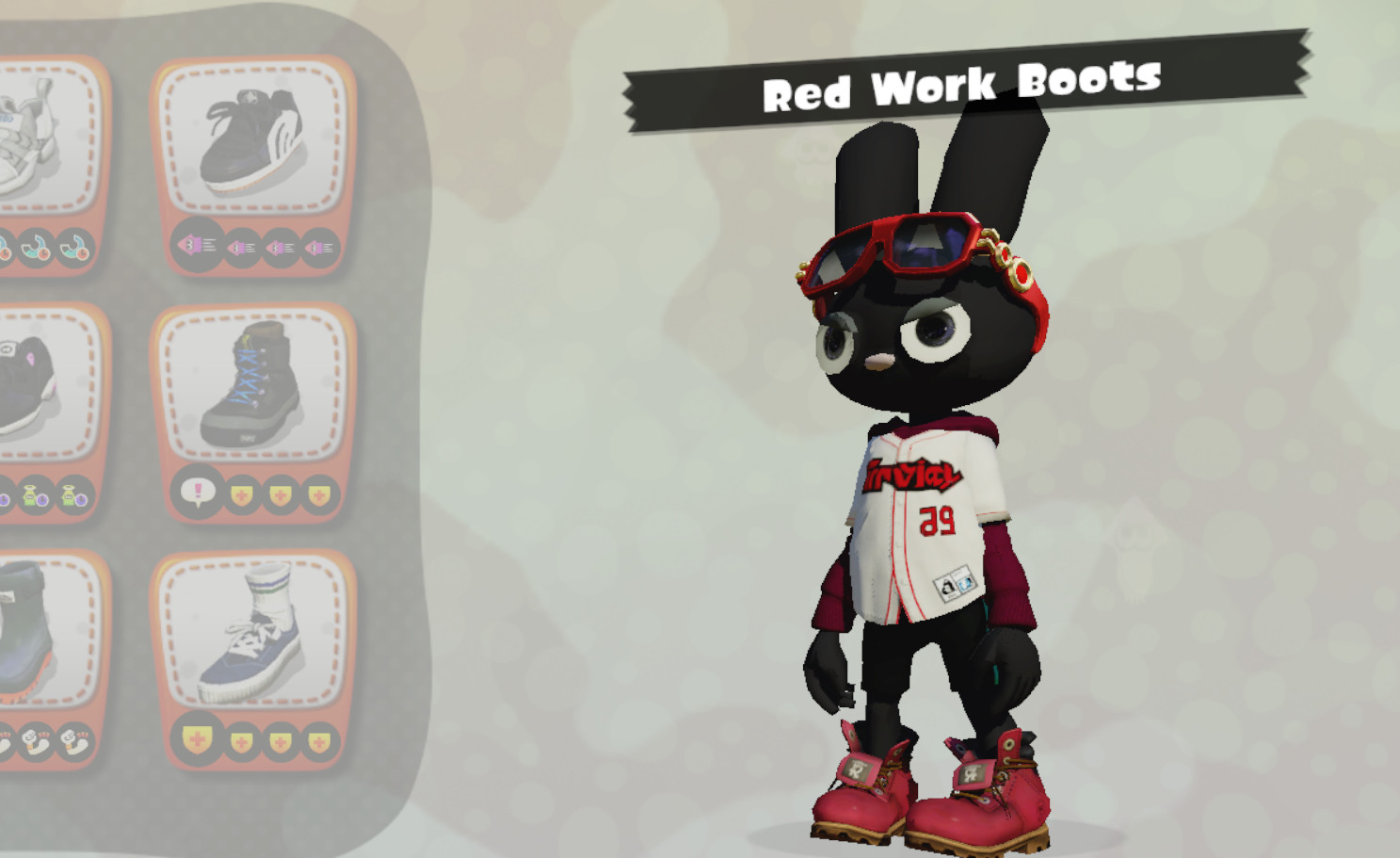The width and height of the screenshot is (1400, 858).
Task: Click the exclamation speech-bubble ability icon
Action: [199, 491]
